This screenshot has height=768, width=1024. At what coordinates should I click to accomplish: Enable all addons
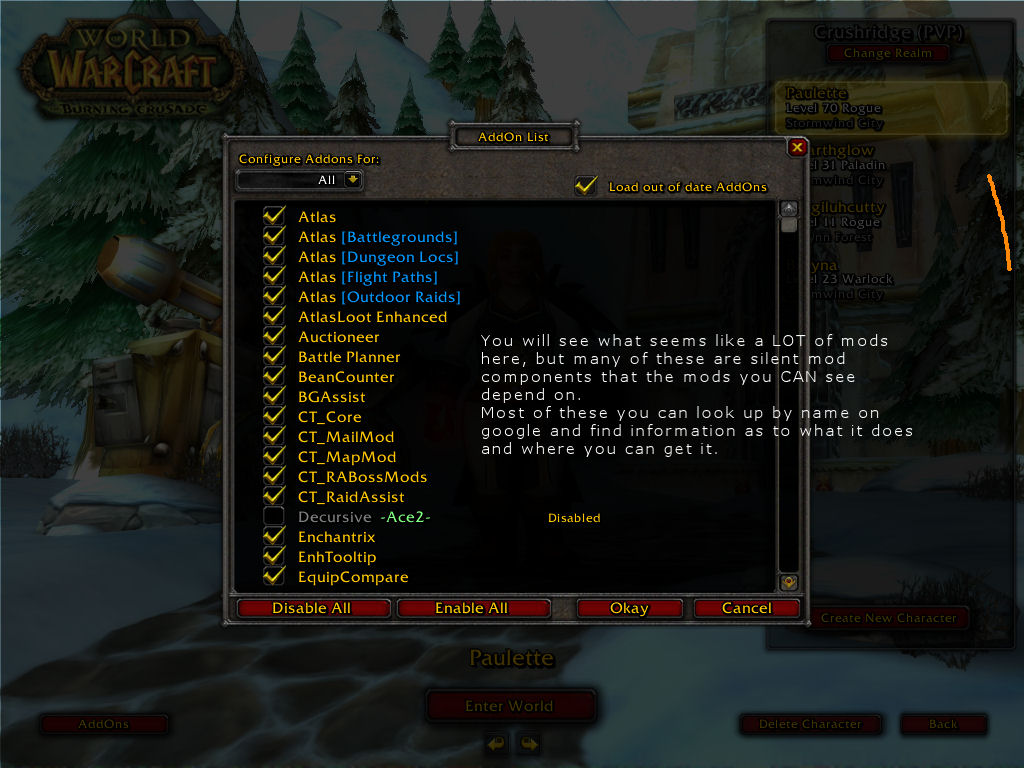472,608
